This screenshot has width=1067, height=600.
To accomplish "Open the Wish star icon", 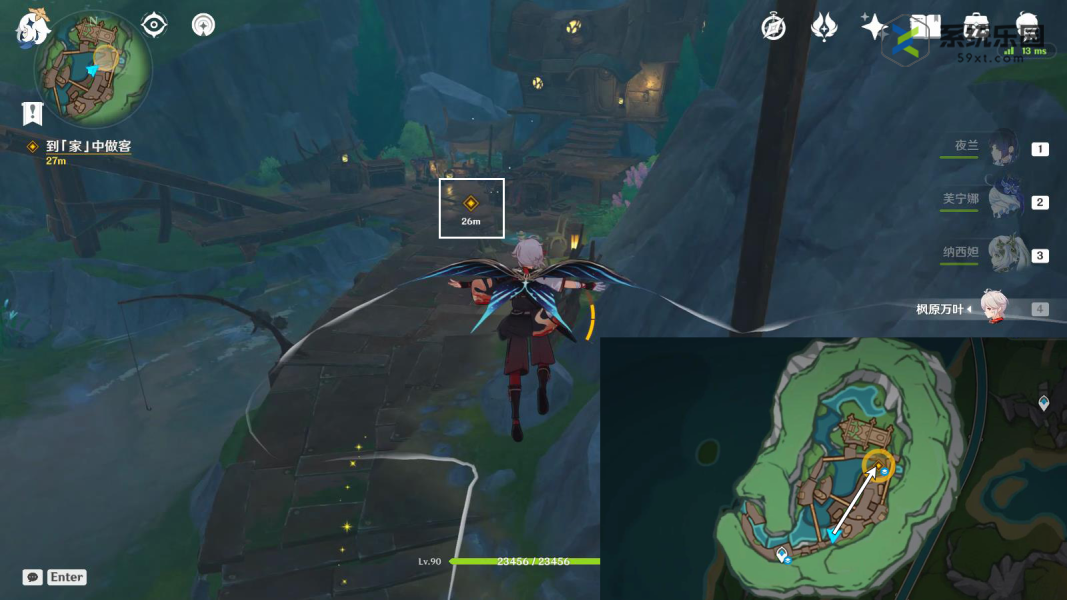I will click(874, 27).
